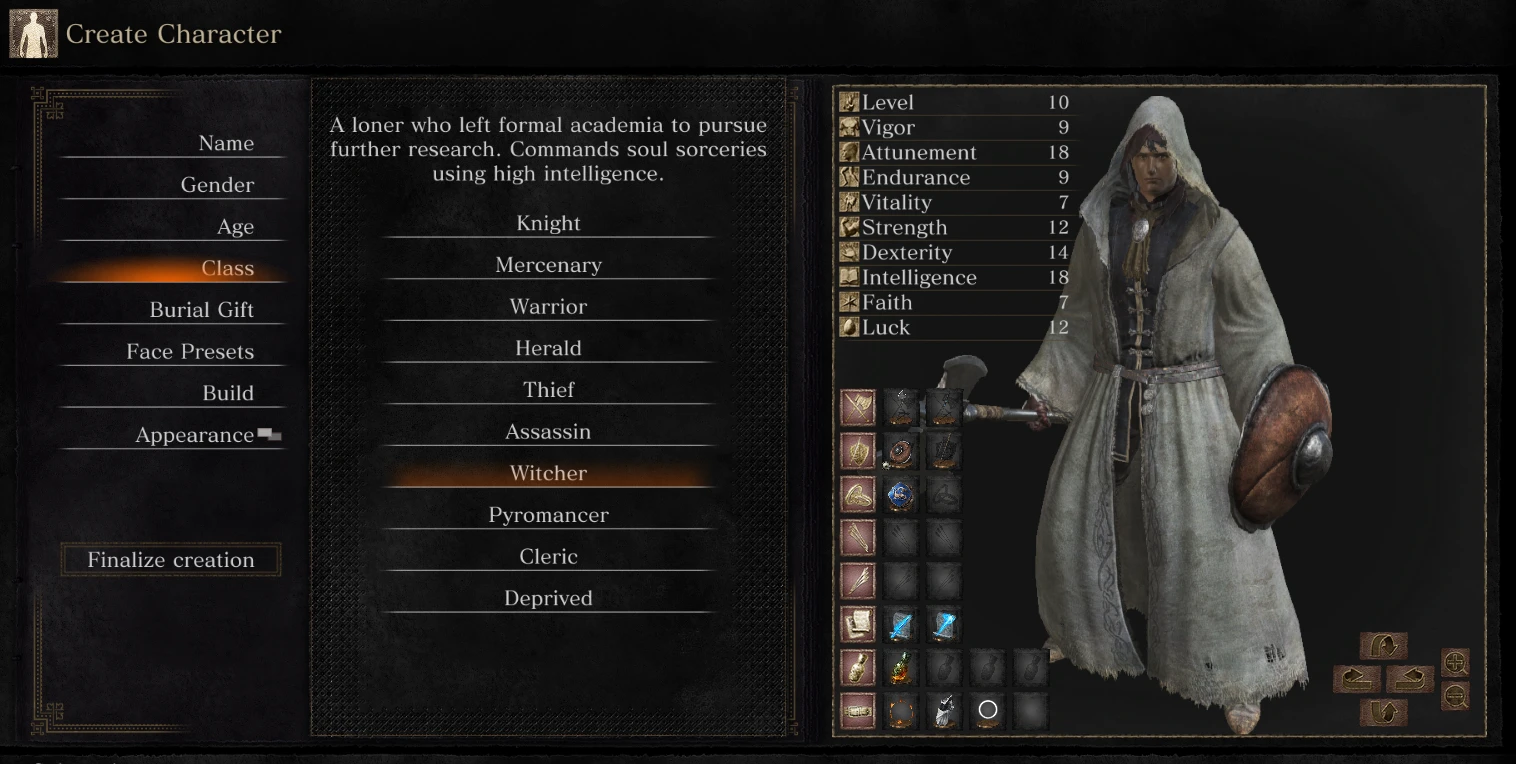
Task: Zoom out using the minus magnifier icon
Action: (x=1456, y=695)
